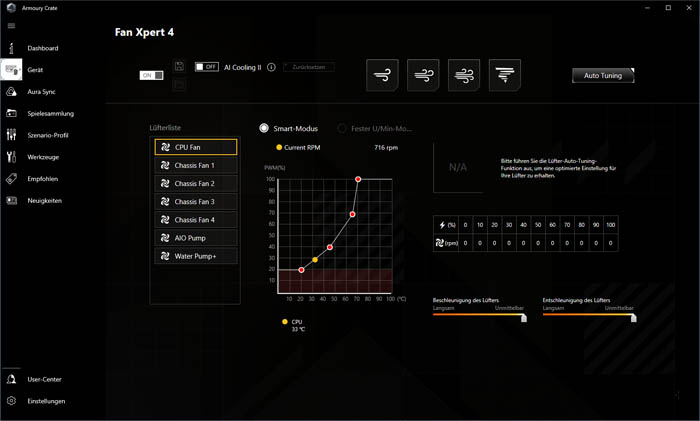Select CPU Fan in the fan list
This screenshot has height=421, width=700.
pyautogui.click(x=196, y=147)
